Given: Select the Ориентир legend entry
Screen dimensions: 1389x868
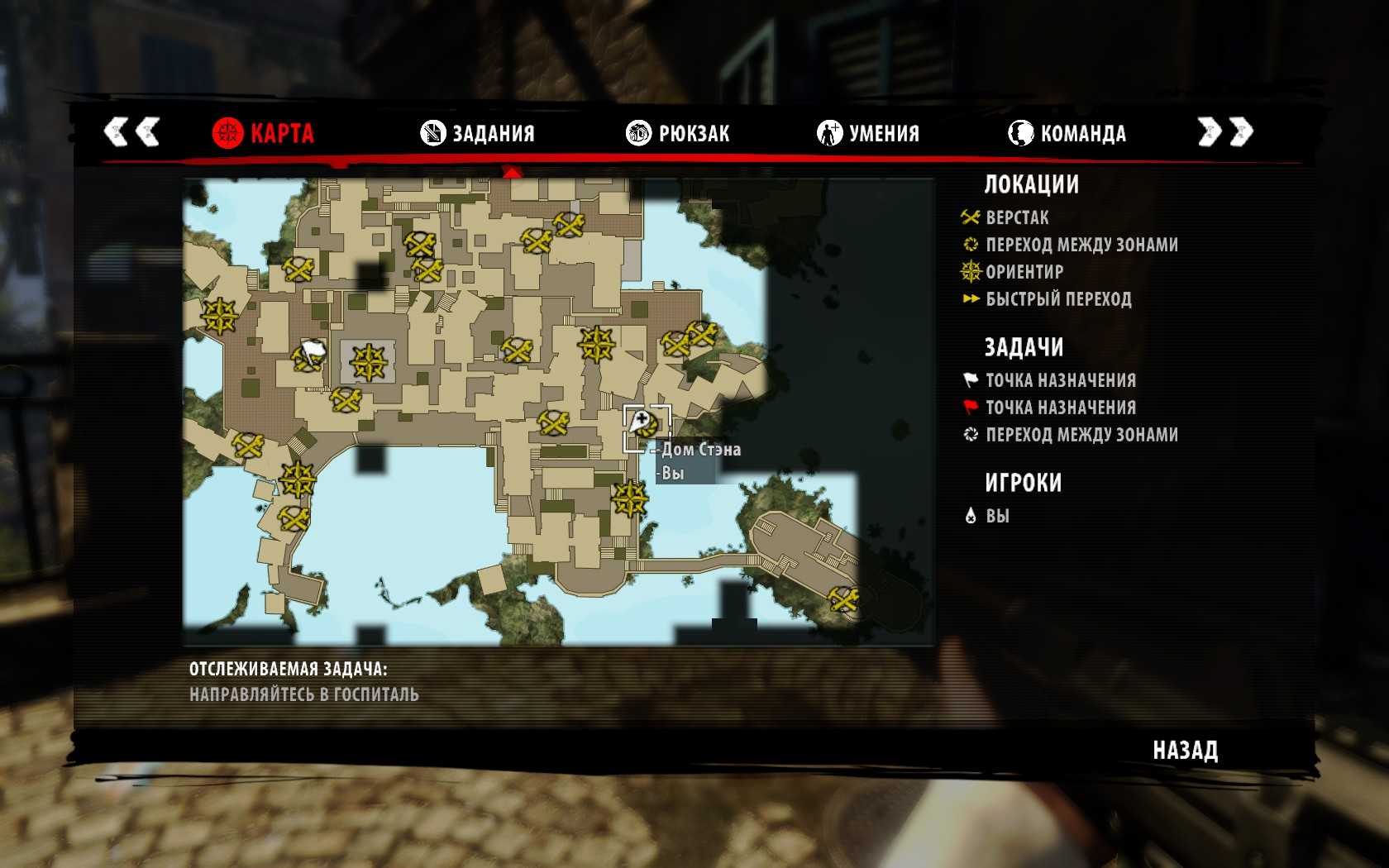Looking at the screenshot, I should [x=1024, y=272].
